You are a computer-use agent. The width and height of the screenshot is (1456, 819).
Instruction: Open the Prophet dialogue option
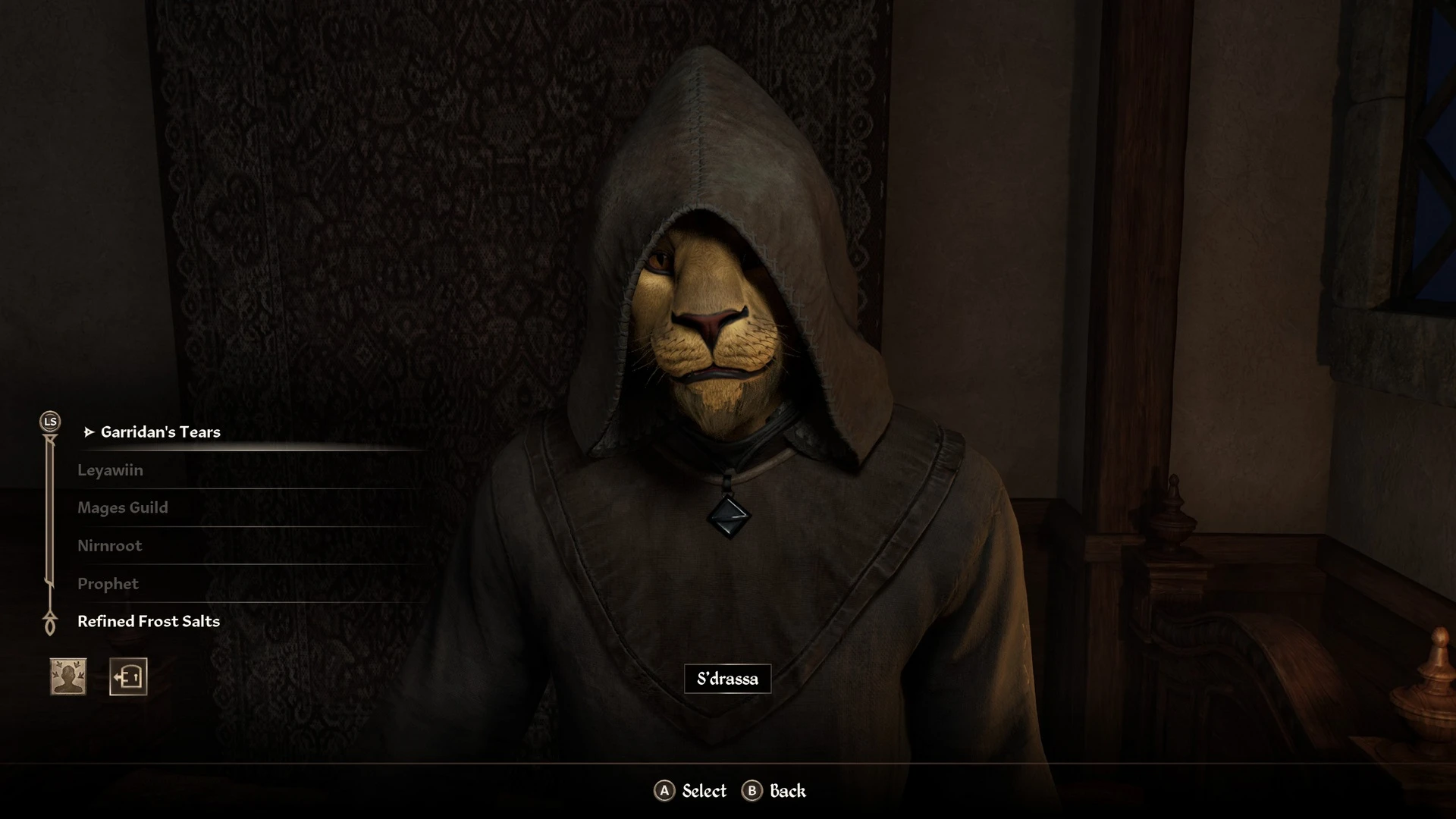[x=108, y=583]
